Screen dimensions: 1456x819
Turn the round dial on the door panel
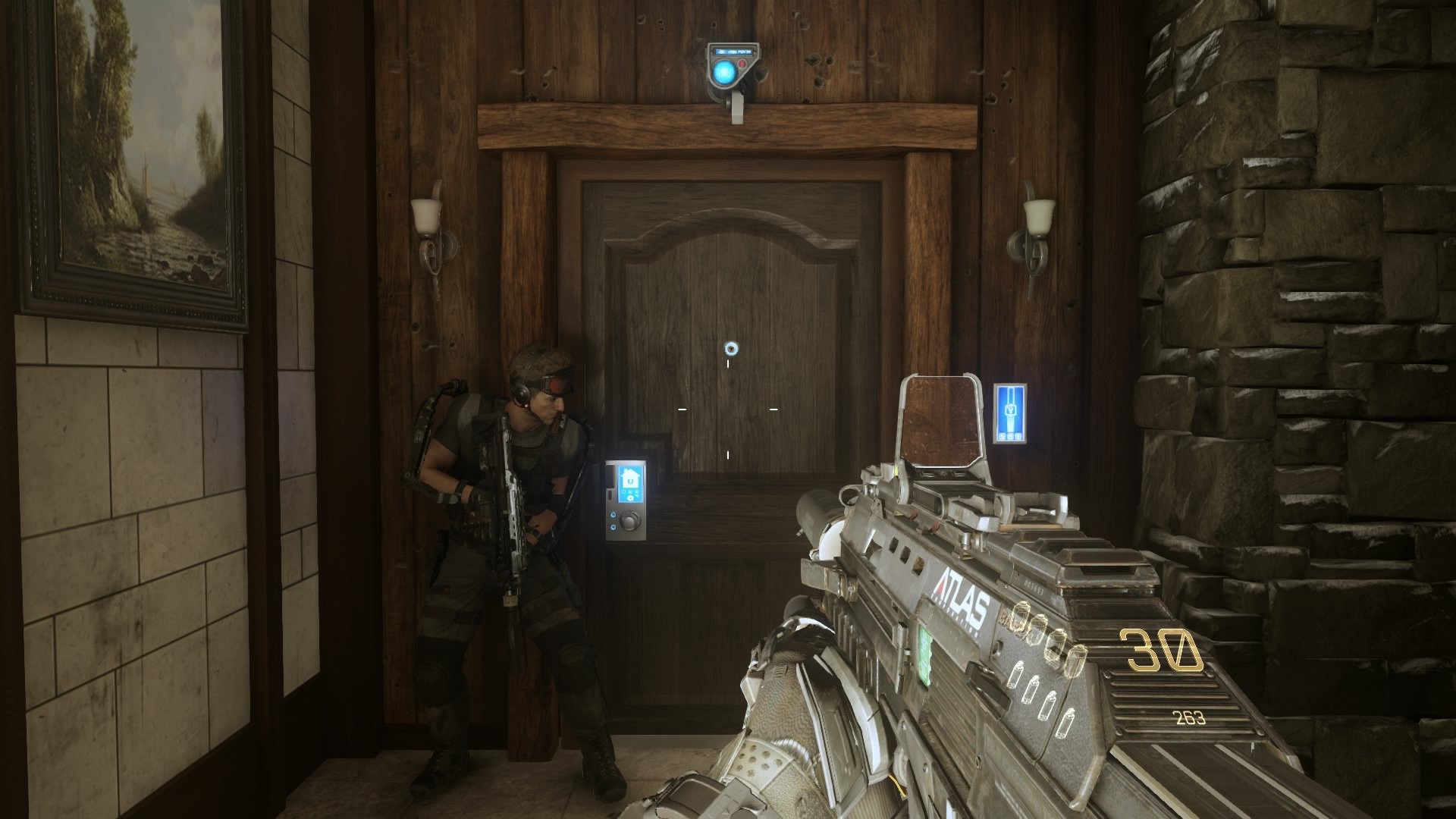coord(629,520)
